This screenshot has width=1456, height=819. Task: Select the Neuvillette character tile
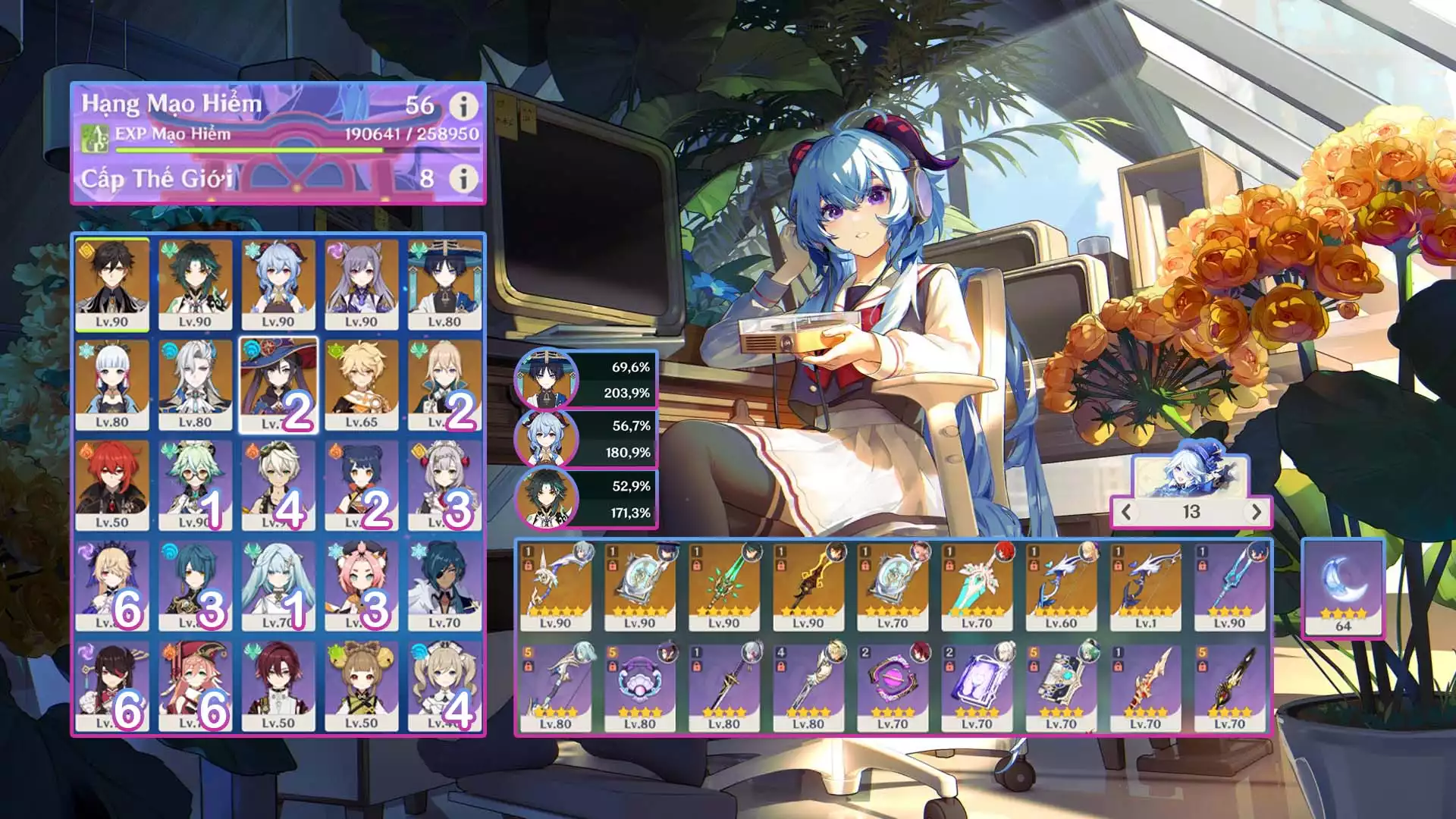tap(196, 384)
